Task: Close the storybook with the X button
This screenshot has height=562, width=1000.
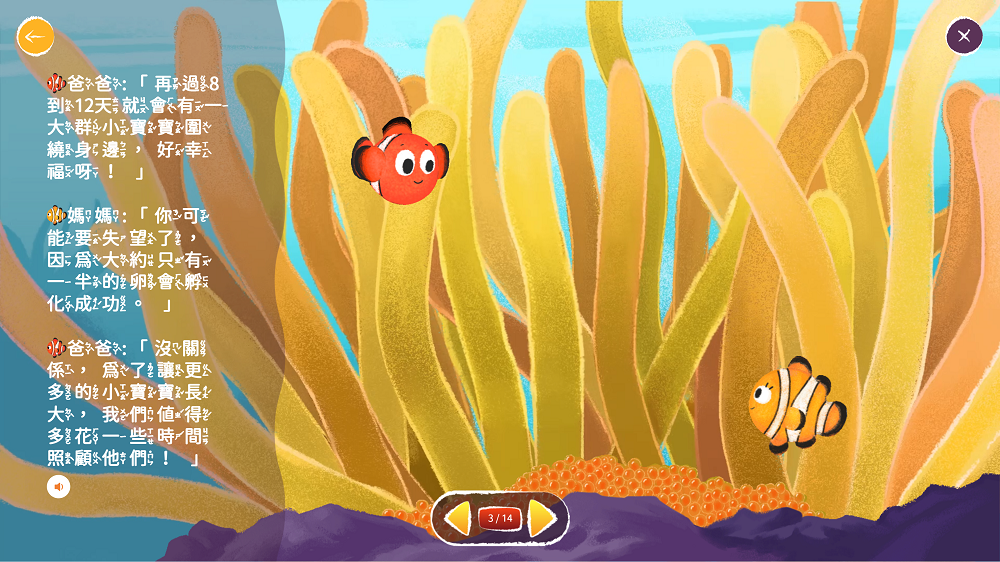Action: pos(964,36)
